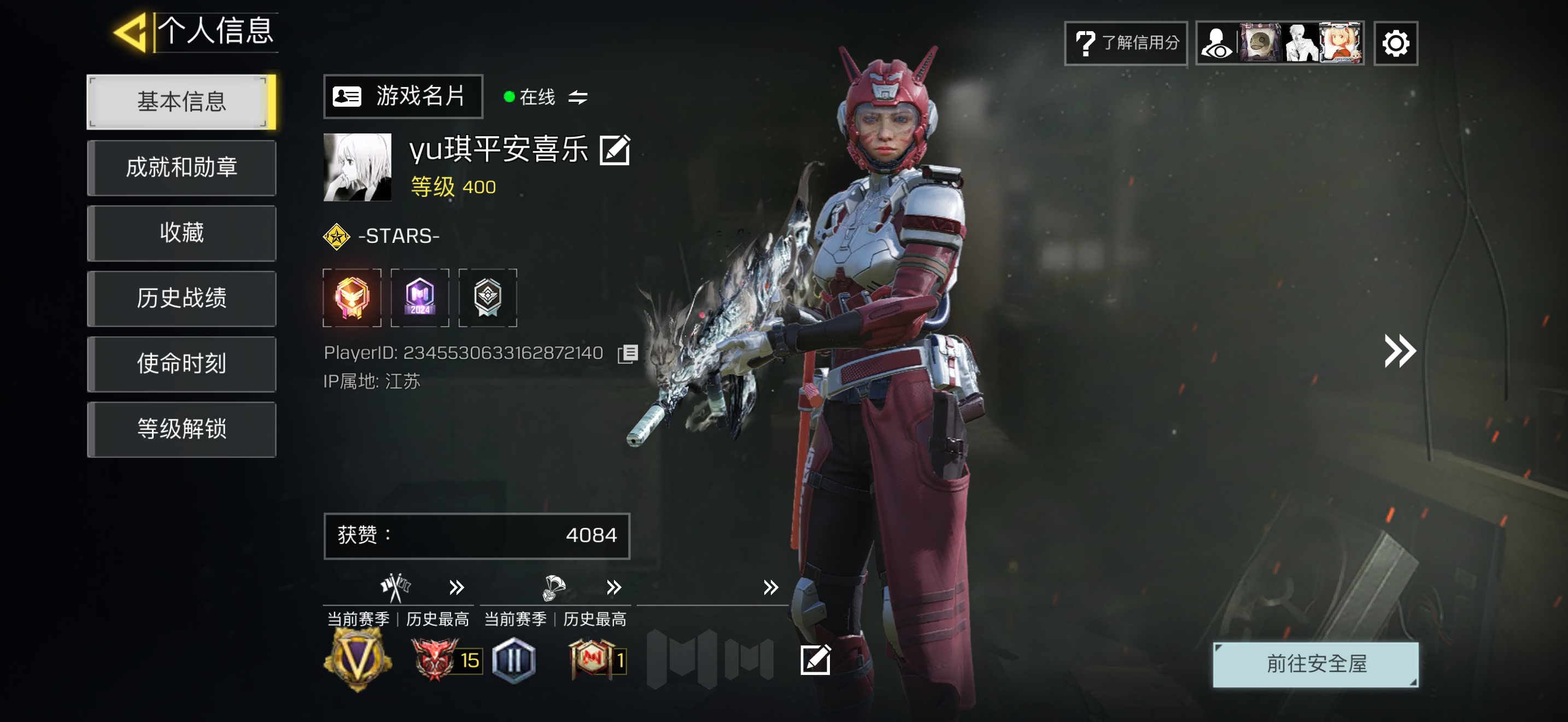Viewport: 1568px width, 722px height.
Task: Select the 2024 purple medal badge
Action: 420,298
